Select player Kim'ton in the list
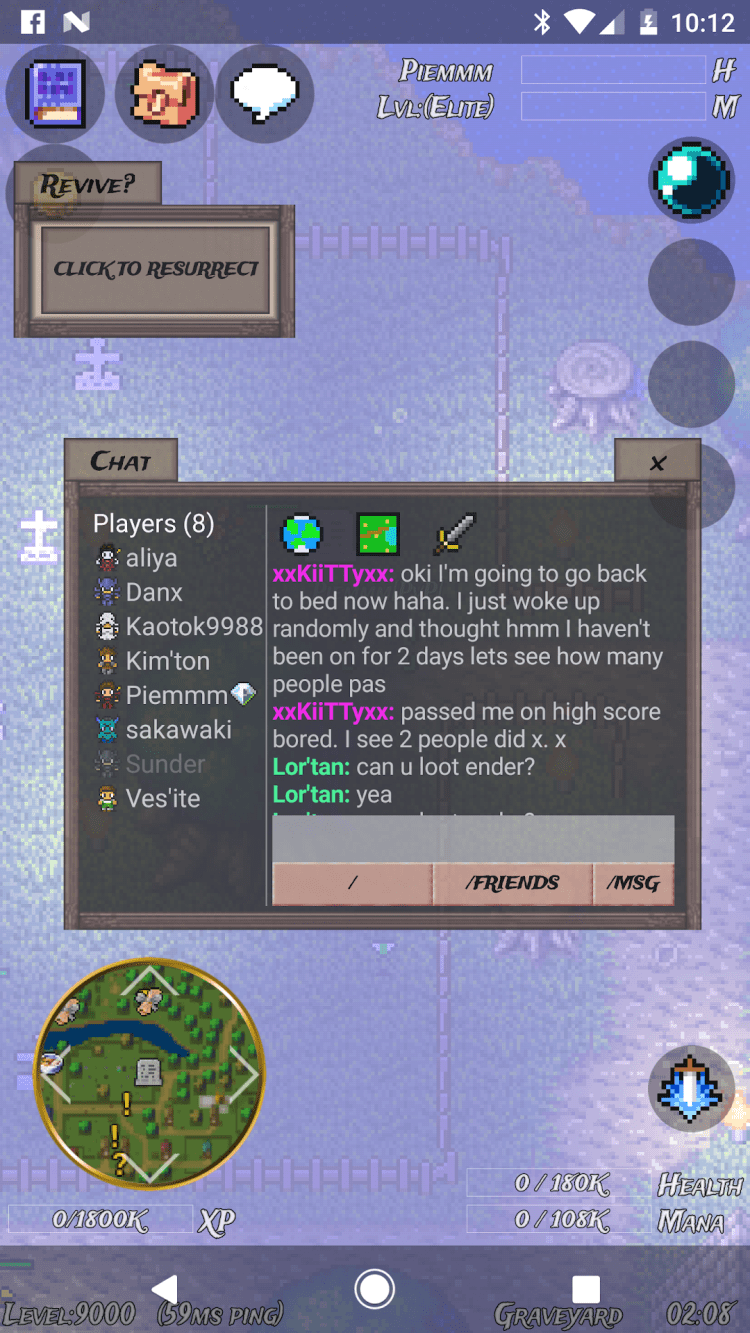 point(167,661)
